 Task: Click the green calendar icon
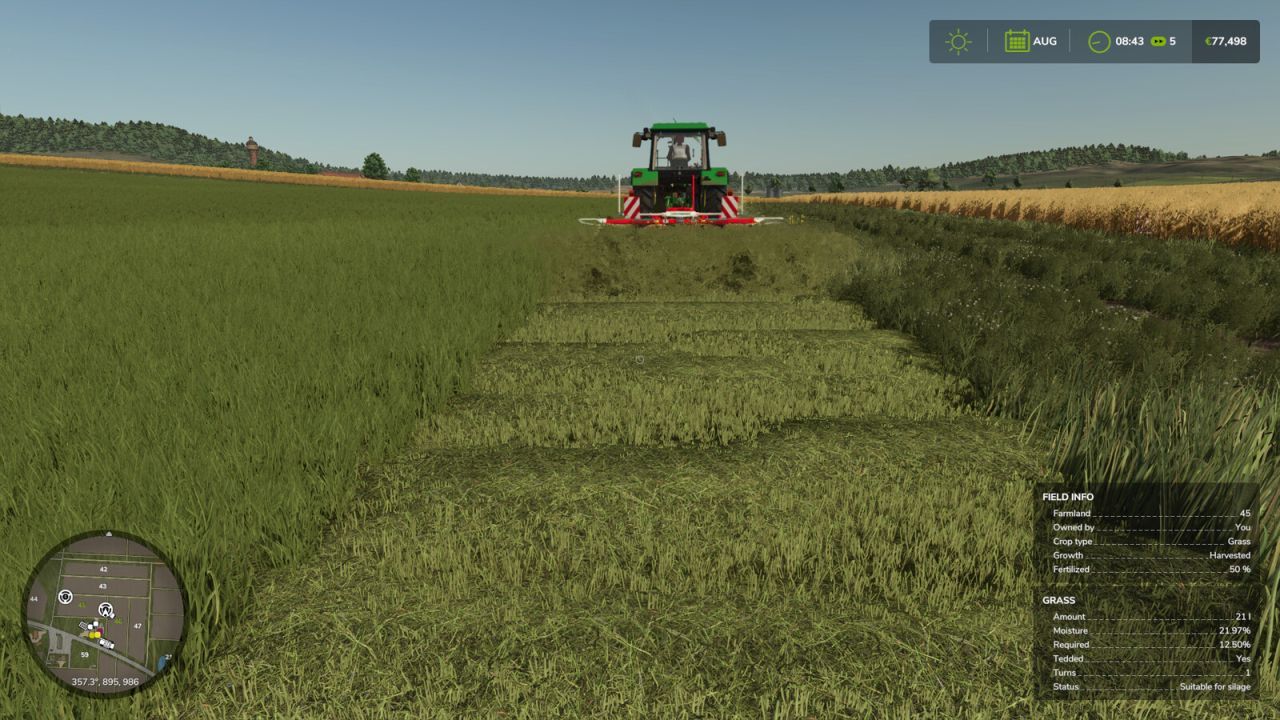click(x=1016, y=42)
